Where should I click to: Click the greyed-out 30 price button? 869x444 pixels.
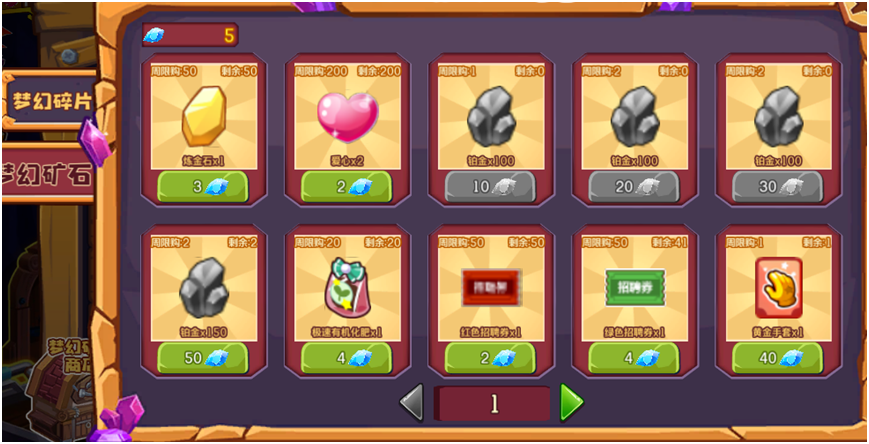(777, 186)
